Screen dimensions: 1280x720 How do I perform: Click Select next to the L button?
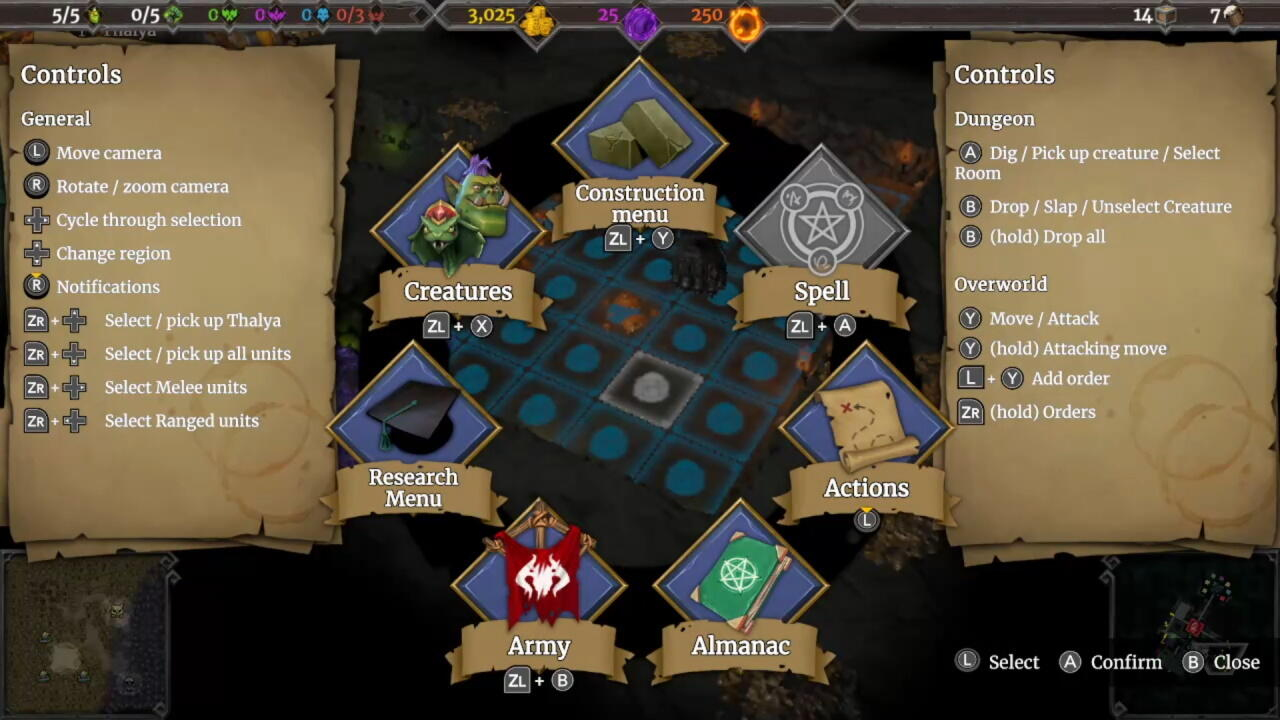tap(1013, 662)
